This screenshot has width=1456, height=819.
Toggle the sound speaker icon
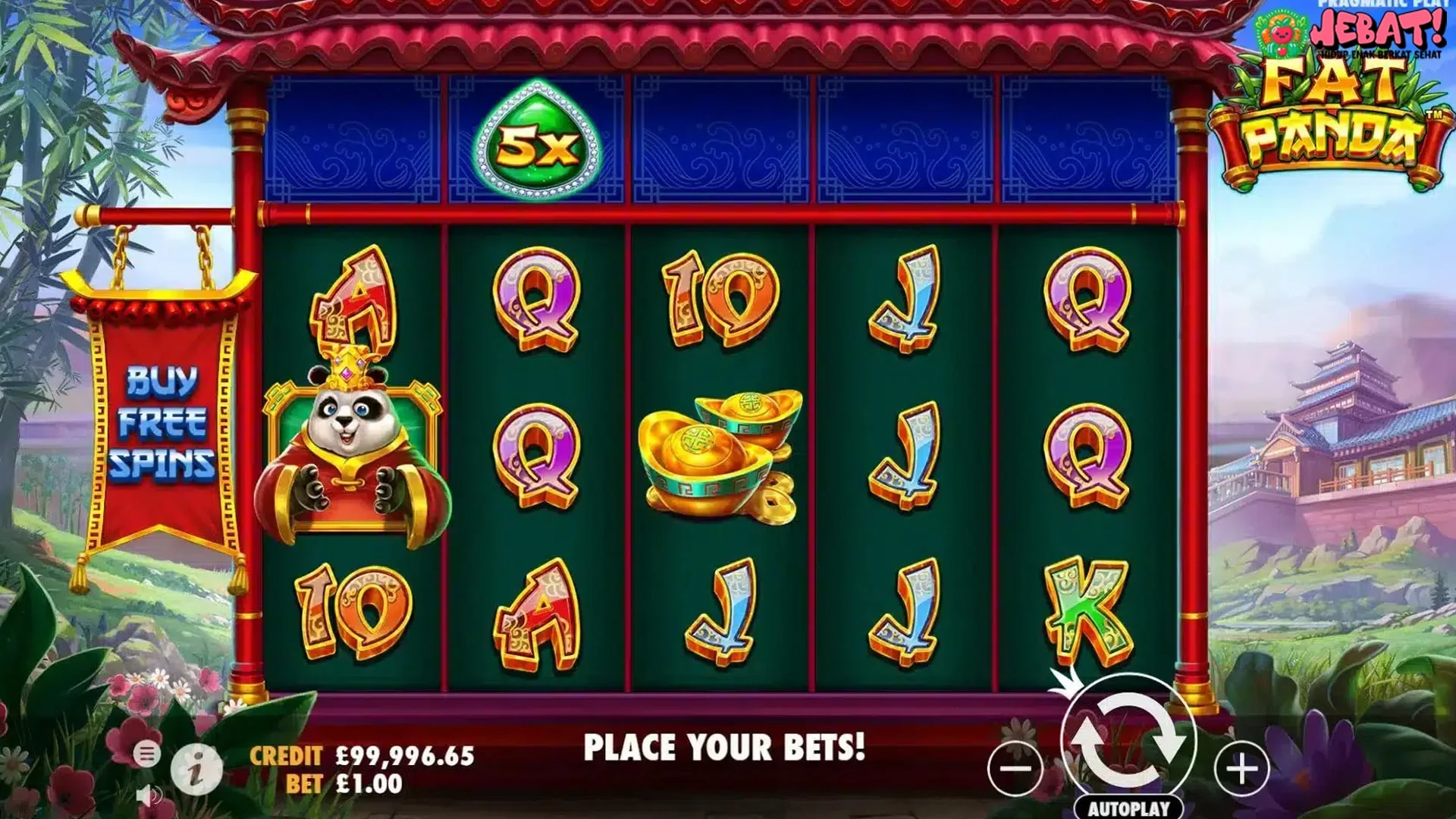(x=149, y=796)
